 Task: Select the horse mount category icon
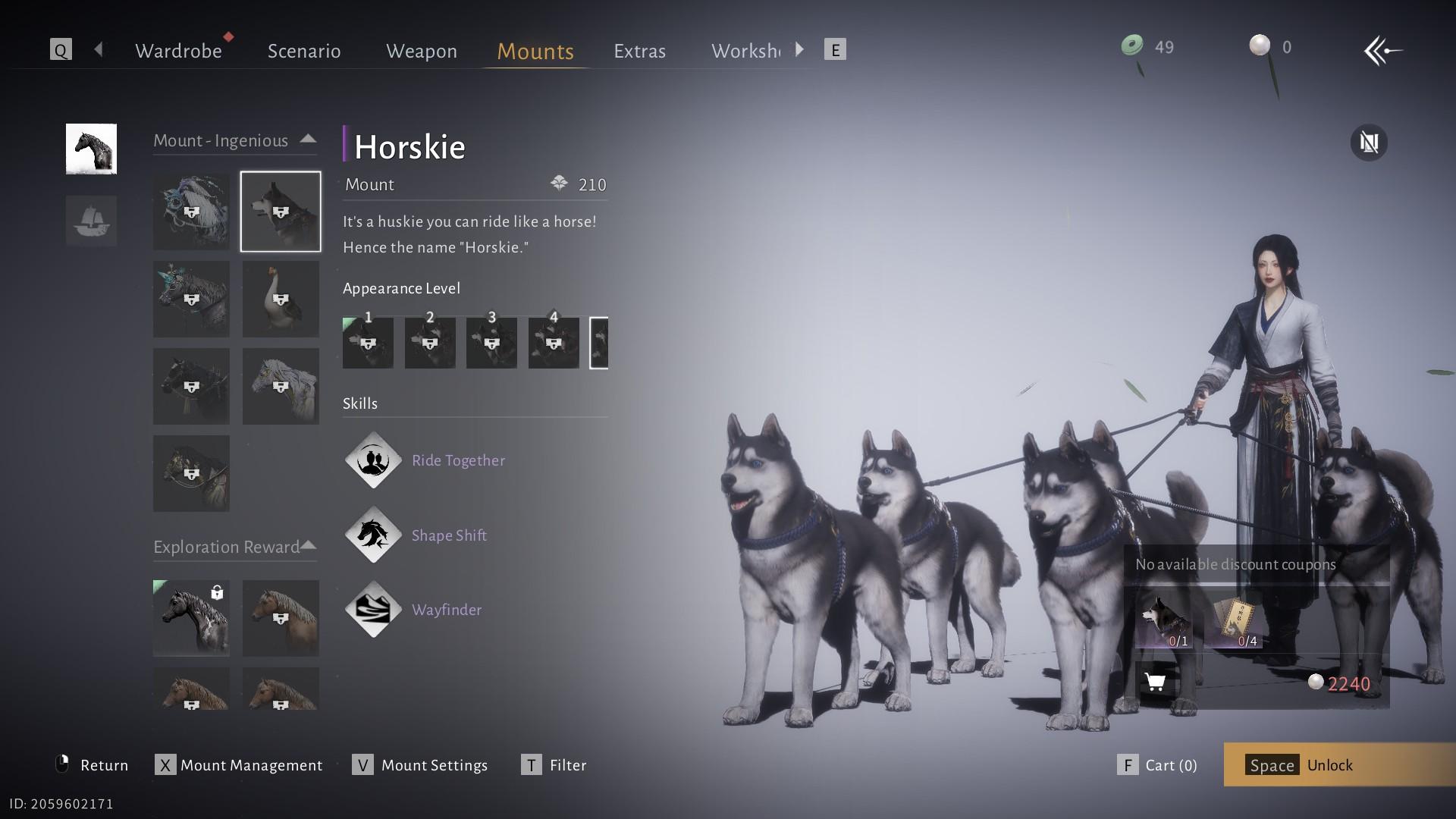click(91, 149)
